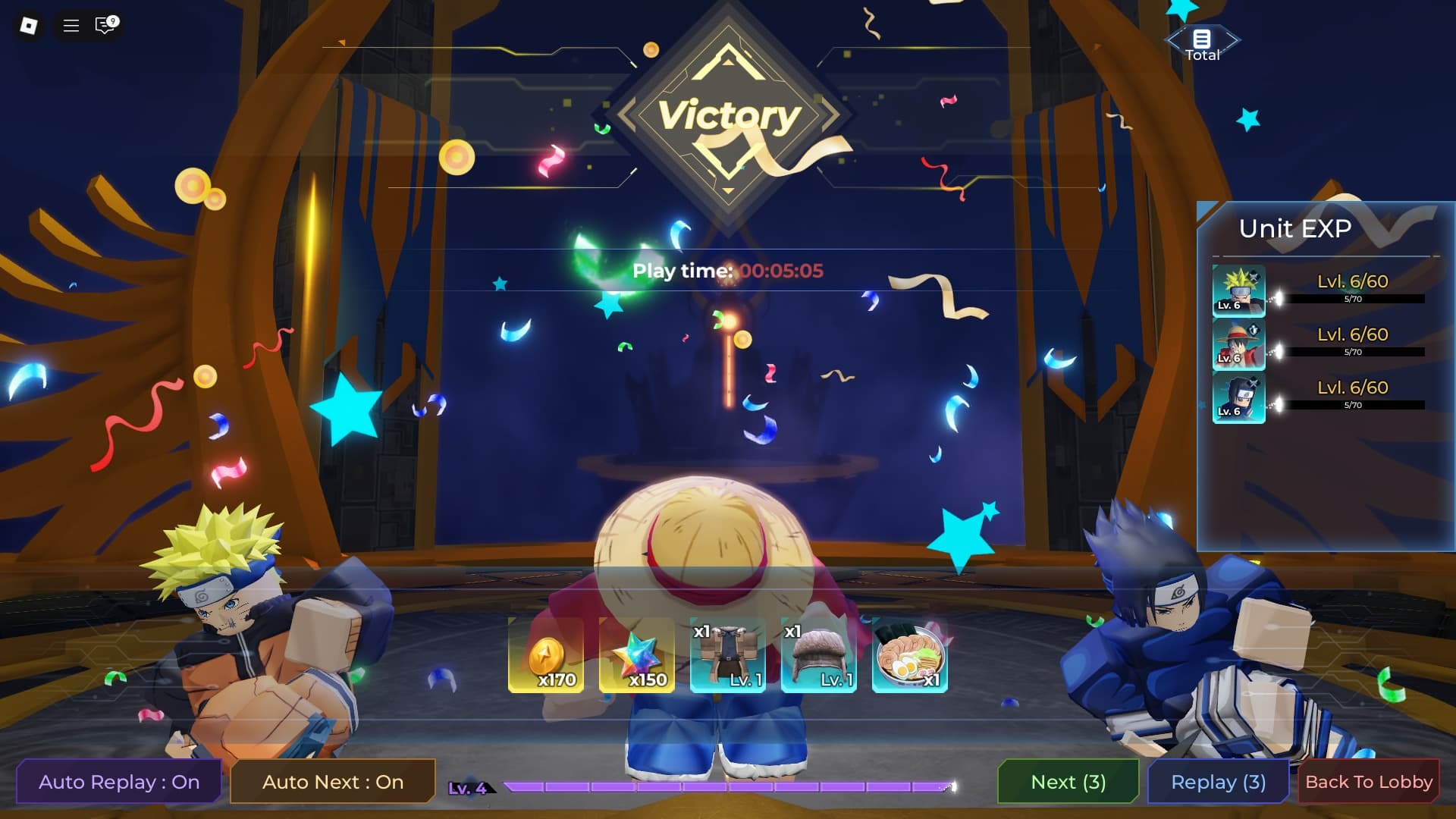Proceed with the green Next button
The height and width of the screenshot is (819, 1456).
coord(1068,782)
